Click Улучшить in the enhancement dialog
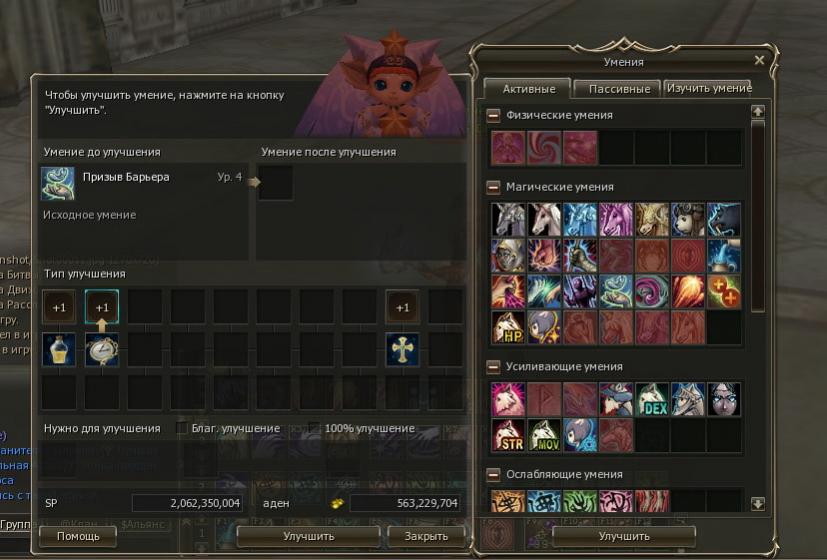This screenshot has width=827, height=560. [308, 536]
